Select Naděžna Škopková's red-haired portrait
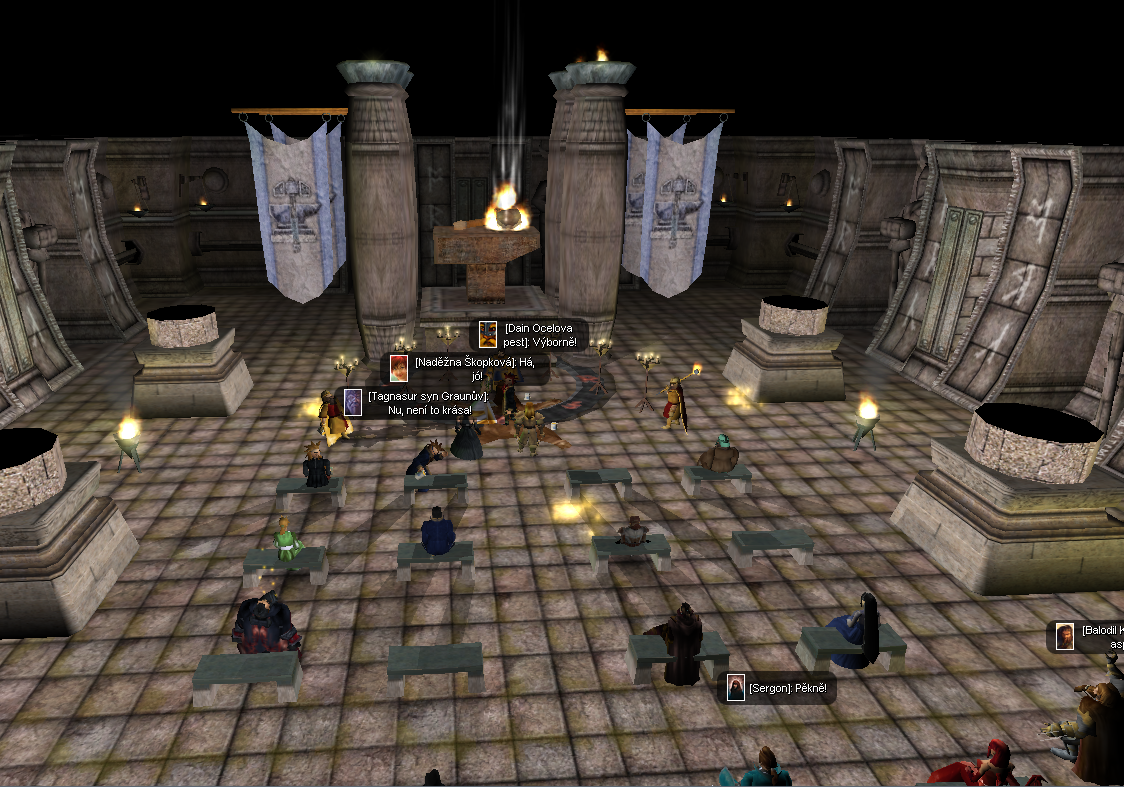Viewport: 1124px width, 787px height. (399, 368)
